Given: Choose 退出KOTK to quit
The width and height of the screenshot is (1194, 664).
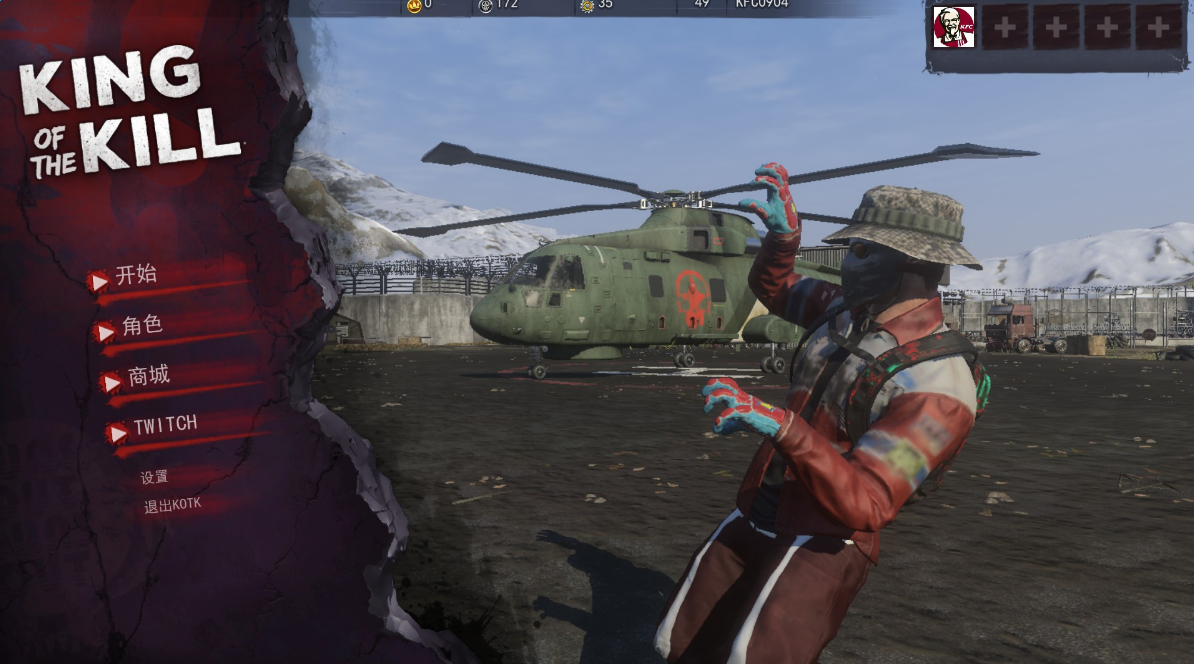Looking at the screenshot, I should tap(172, 505).
